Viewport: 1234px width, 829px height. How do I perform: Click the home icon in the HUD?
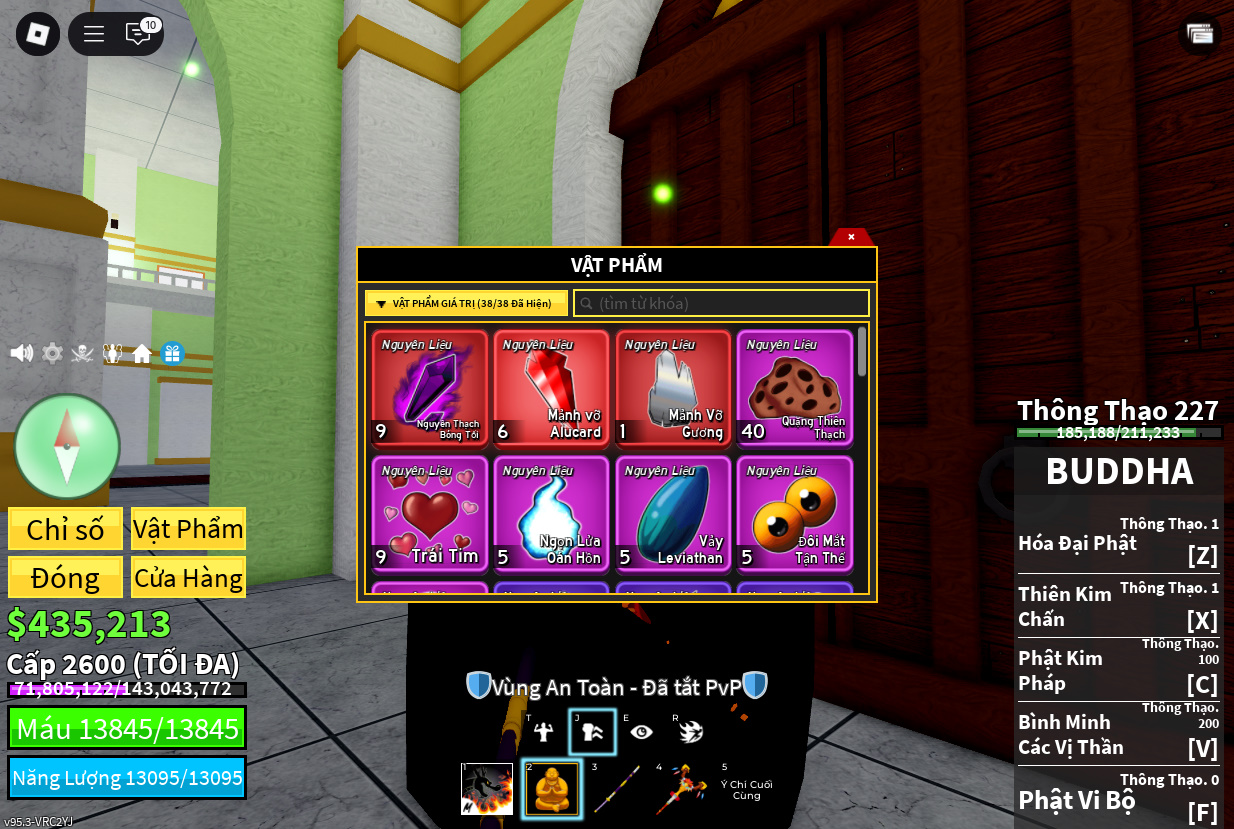[142, 353]
